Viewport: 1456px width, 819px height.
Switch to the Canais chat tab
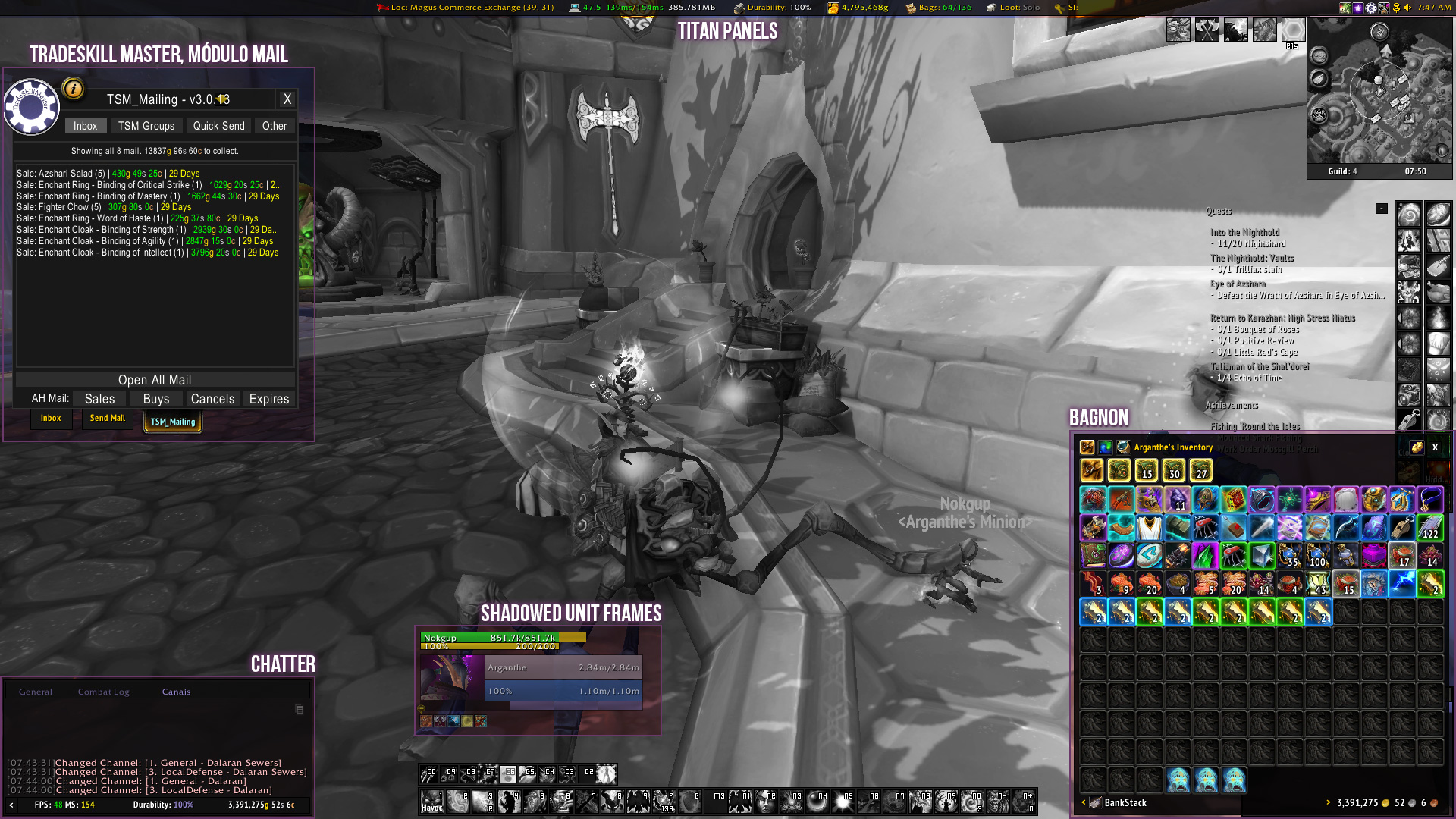click(x=176, y=692)
